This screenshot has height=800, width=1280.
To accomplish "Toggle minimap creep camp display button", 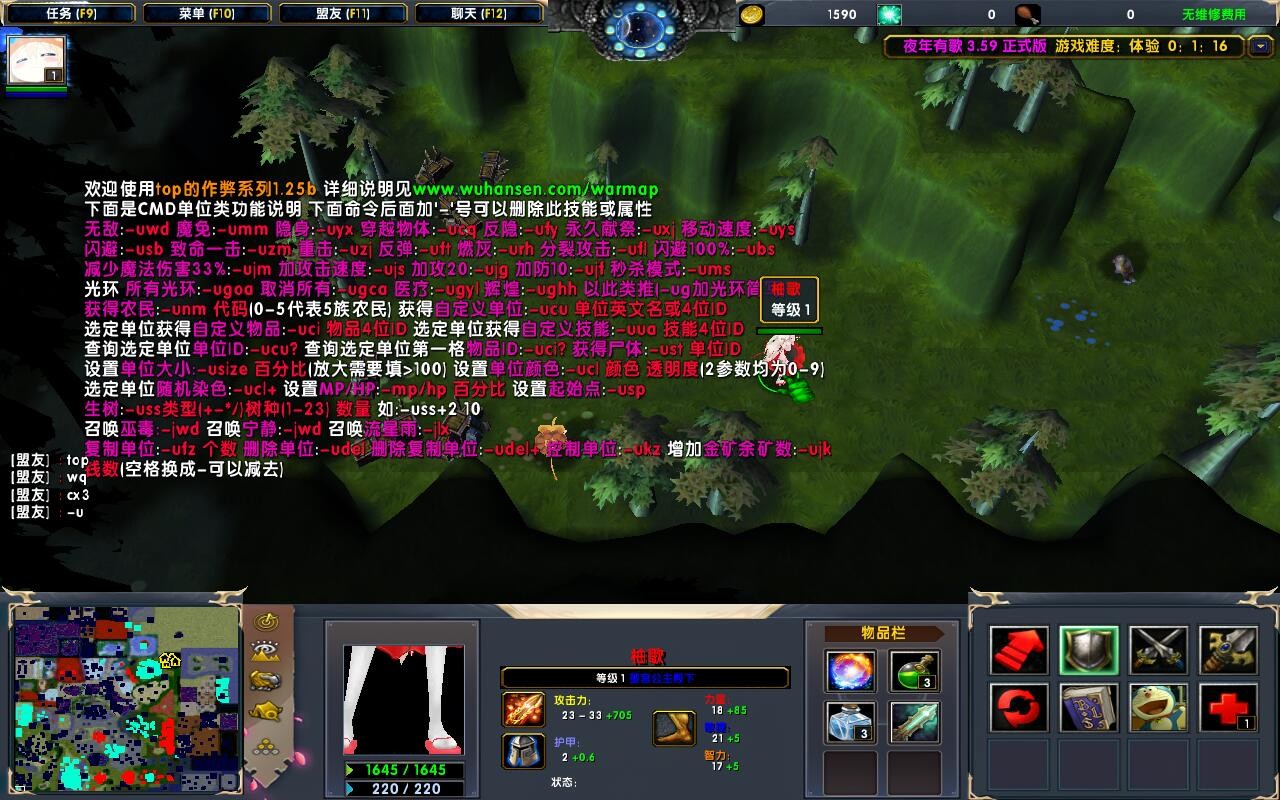I will [266, 712].
